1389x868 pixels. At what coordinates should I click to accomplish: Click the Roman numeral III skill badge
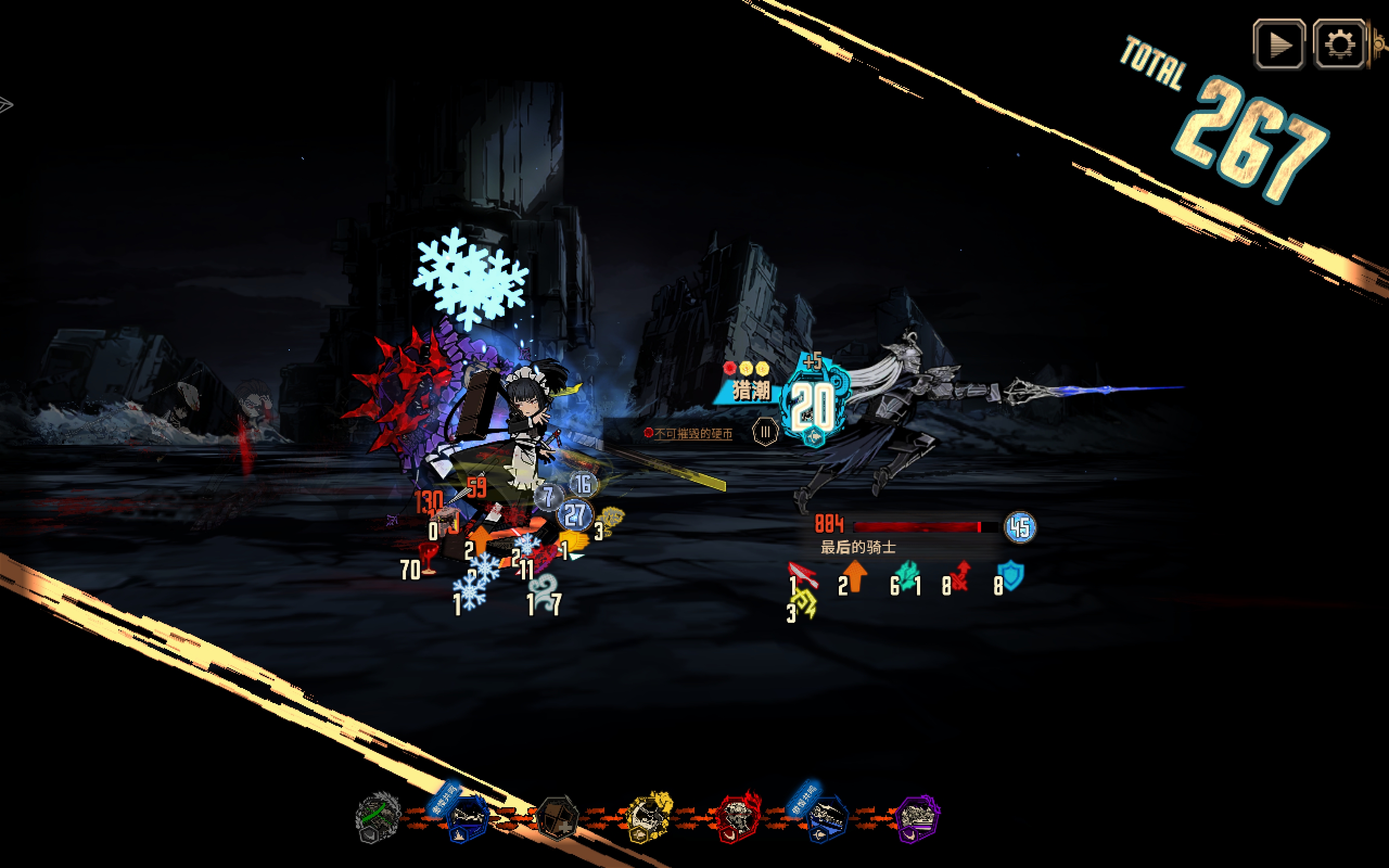click(765, 432)
